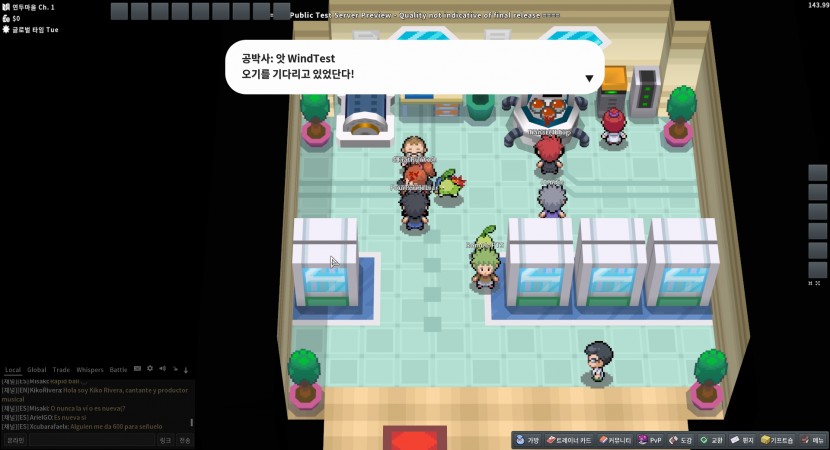The image size is (830, 450).
Task: Switch to the Whispers chat tab
Action: pyautogui.click(x=90, y=370)
